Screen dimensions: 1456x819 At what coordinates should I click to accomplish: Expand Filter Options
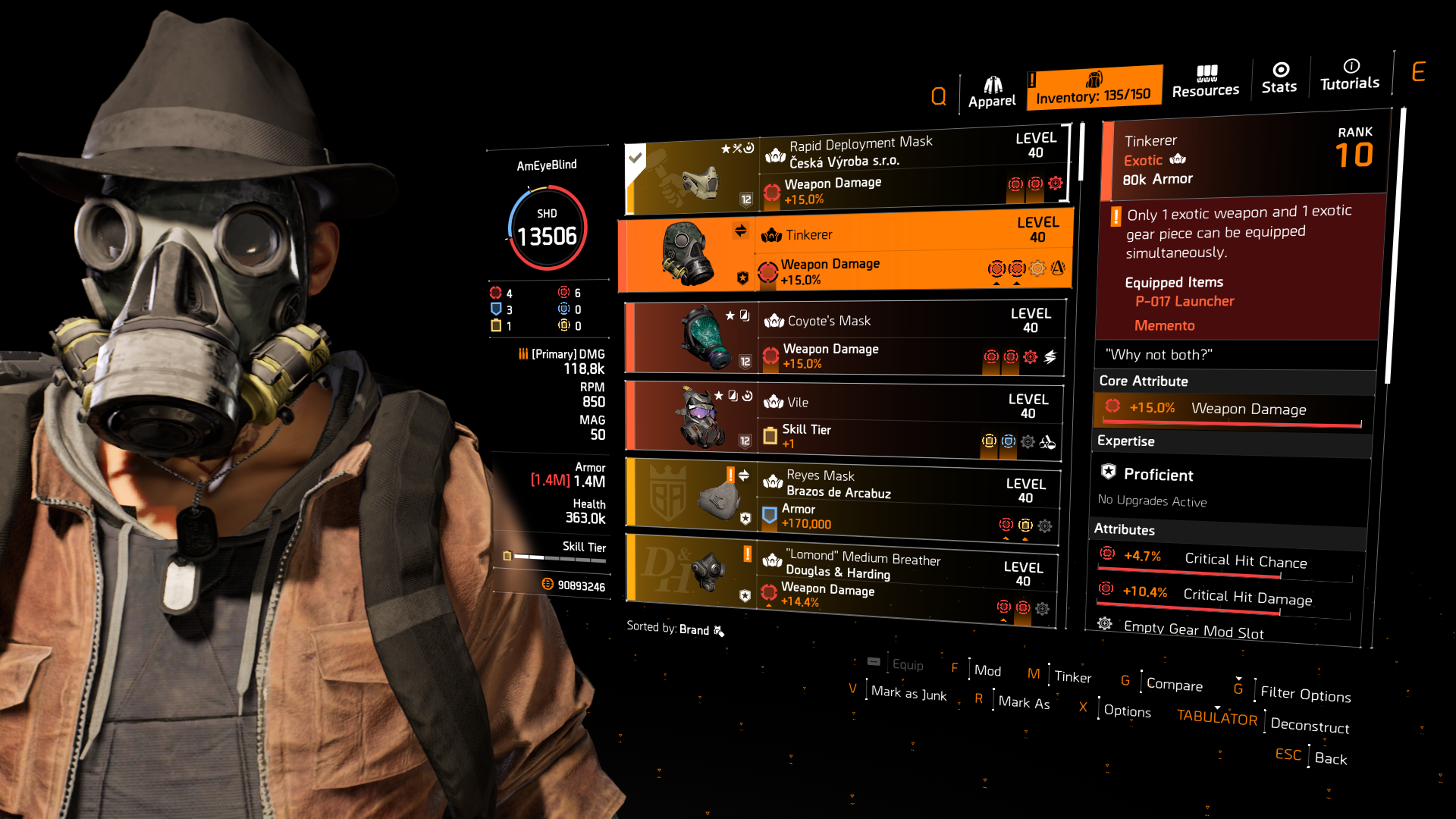(x=1305, y=695)
